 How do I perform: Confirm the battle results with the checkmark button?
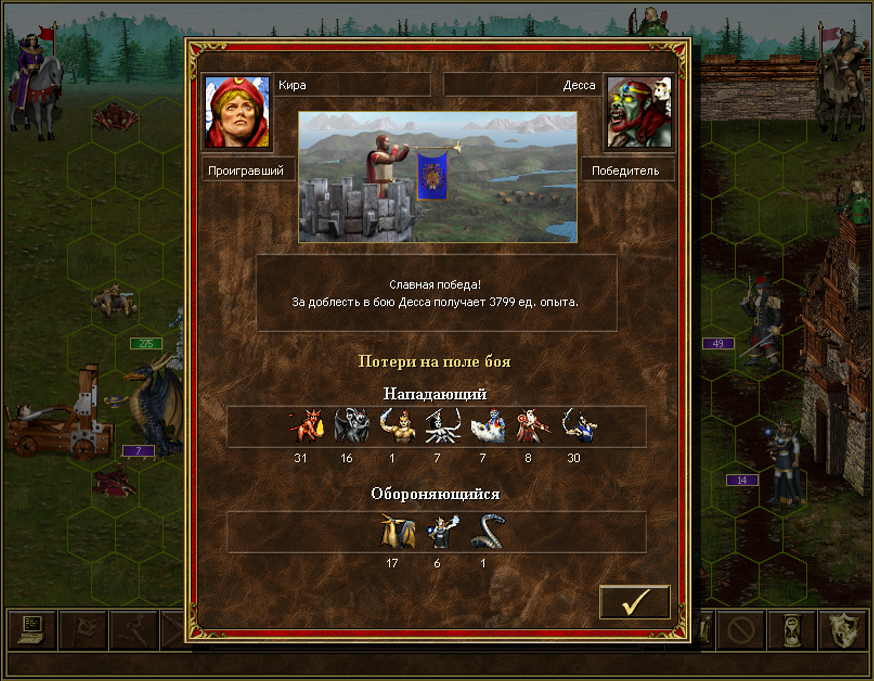(x=635, y=602)
